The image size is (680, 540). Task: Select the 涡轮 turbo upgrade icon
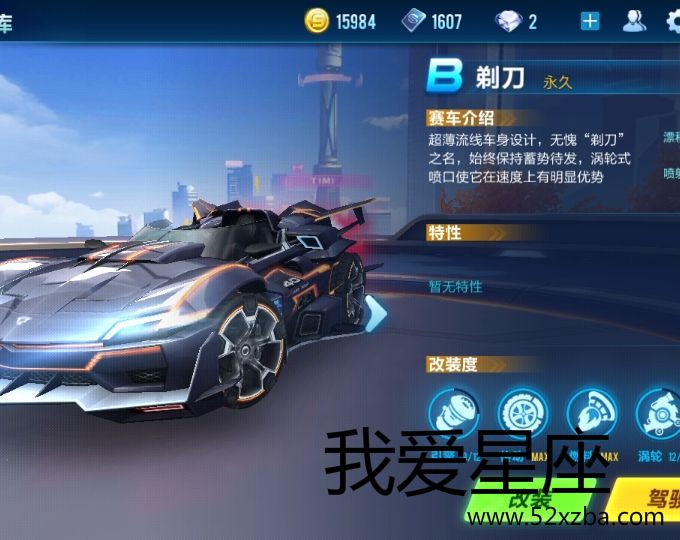pyautogui.click(x=658, y=414)
